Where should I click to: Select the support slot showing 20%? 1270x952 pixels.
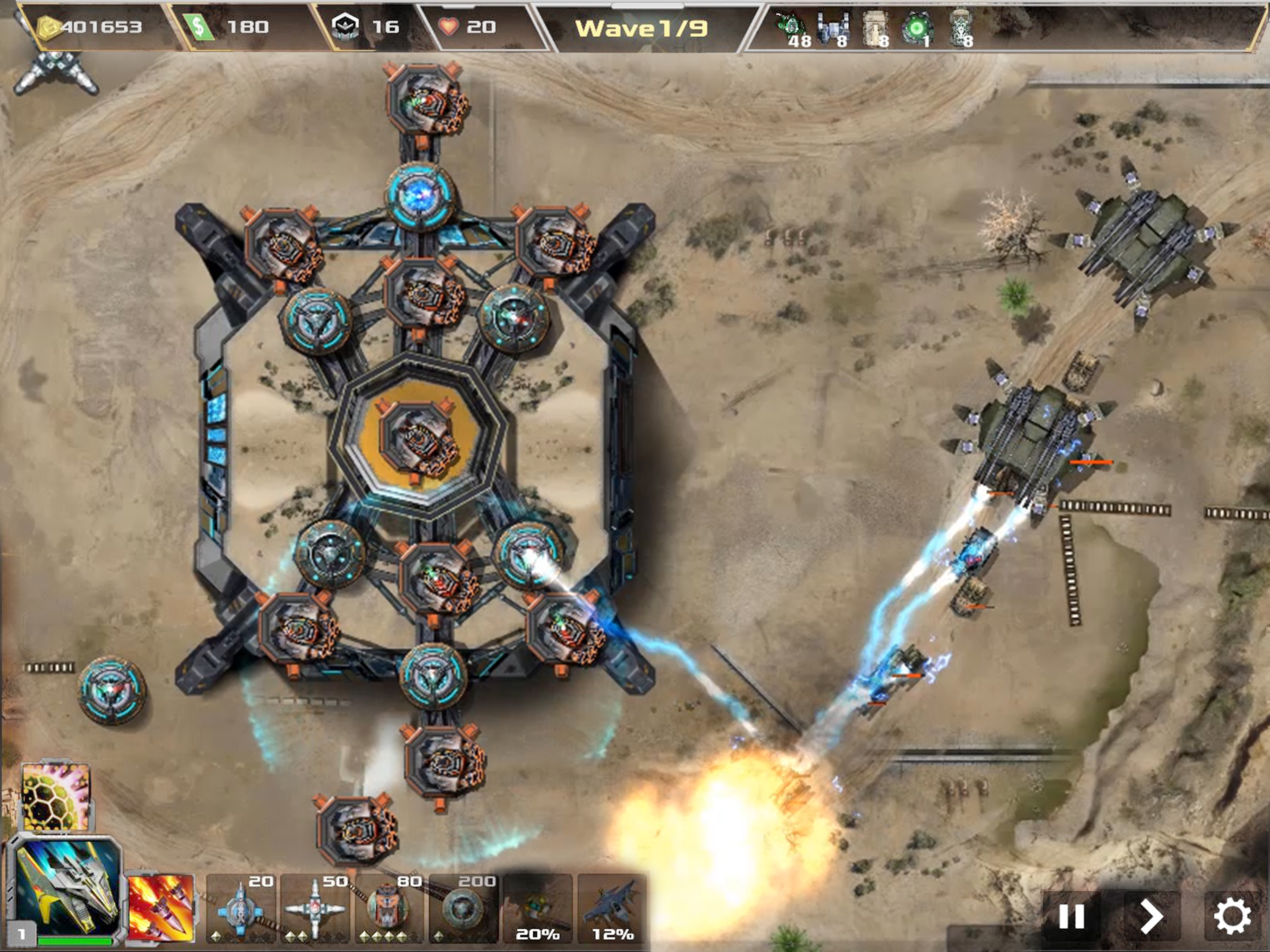(x=538, y=908)
